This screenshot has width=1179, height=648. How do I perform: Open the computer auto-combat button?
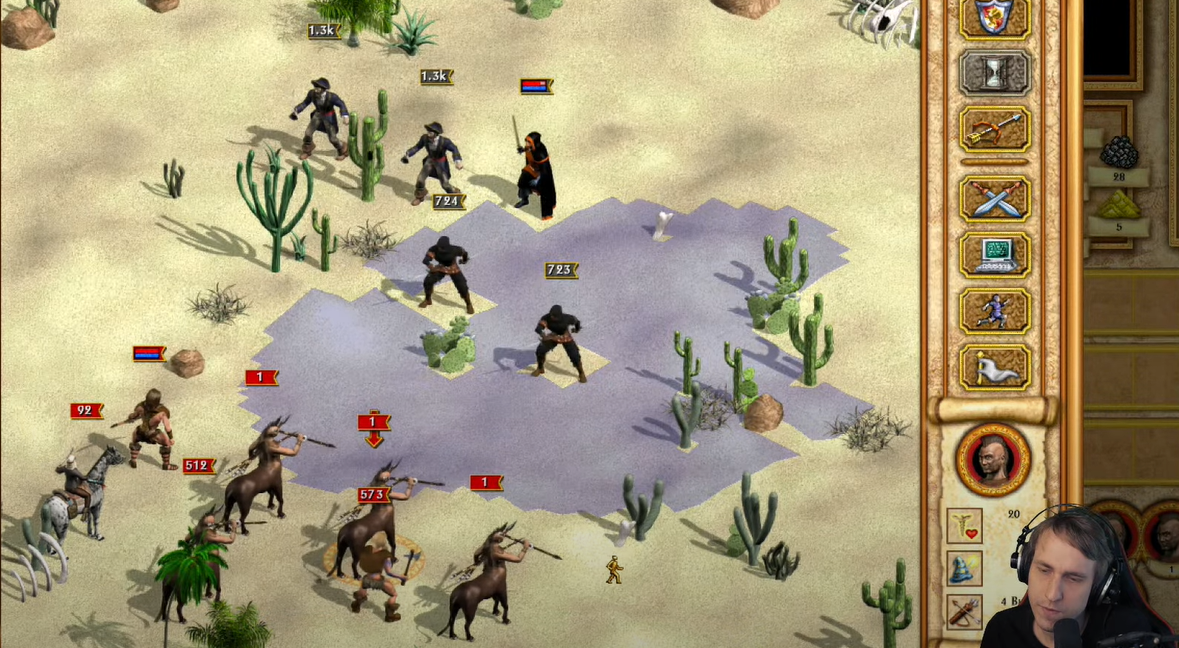click(x=994, y=254)
